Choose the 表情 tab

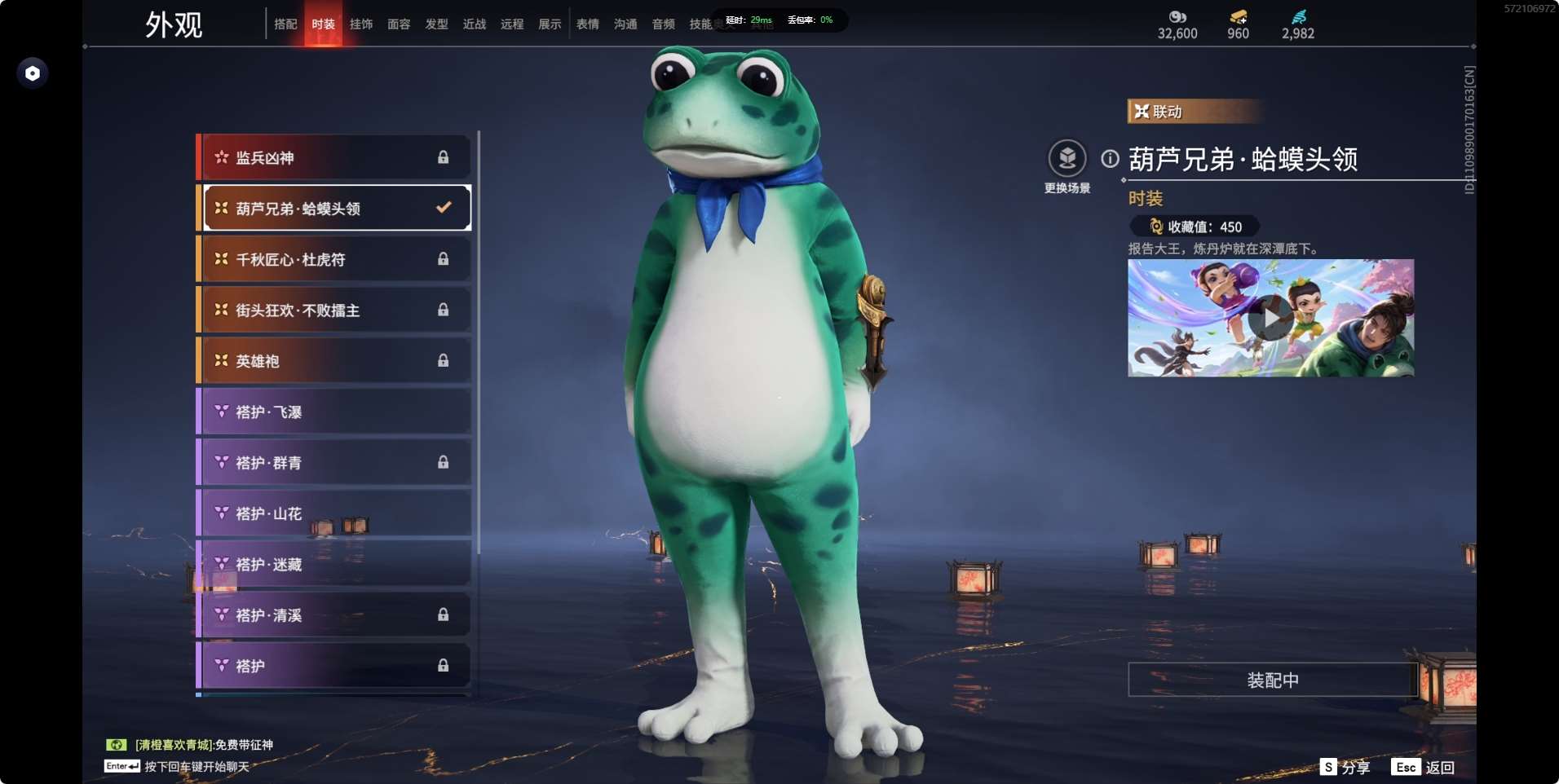pyautogui.click(x=588, y=24)
